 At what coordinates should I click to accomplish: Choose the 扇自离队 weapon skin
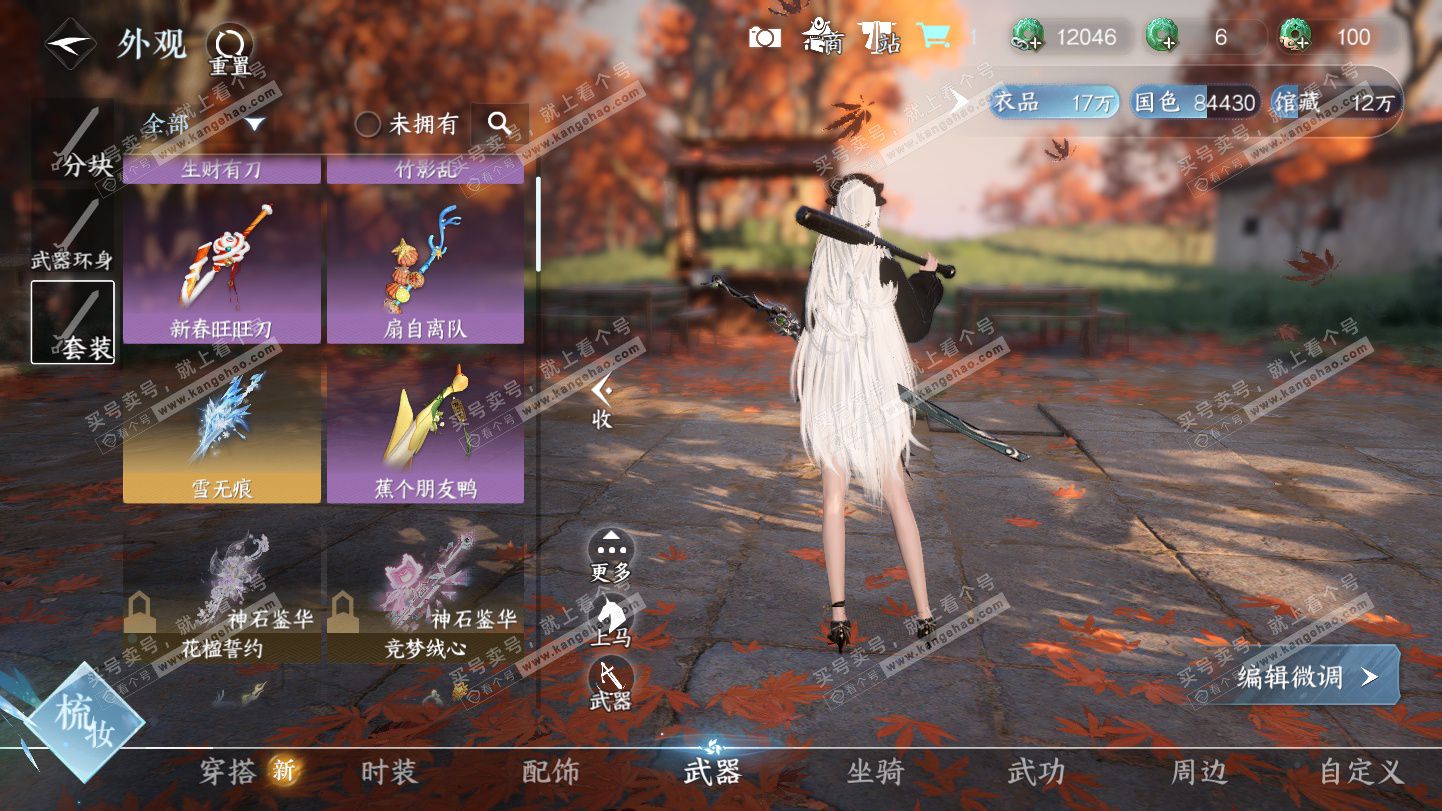[x=425, y=266]
